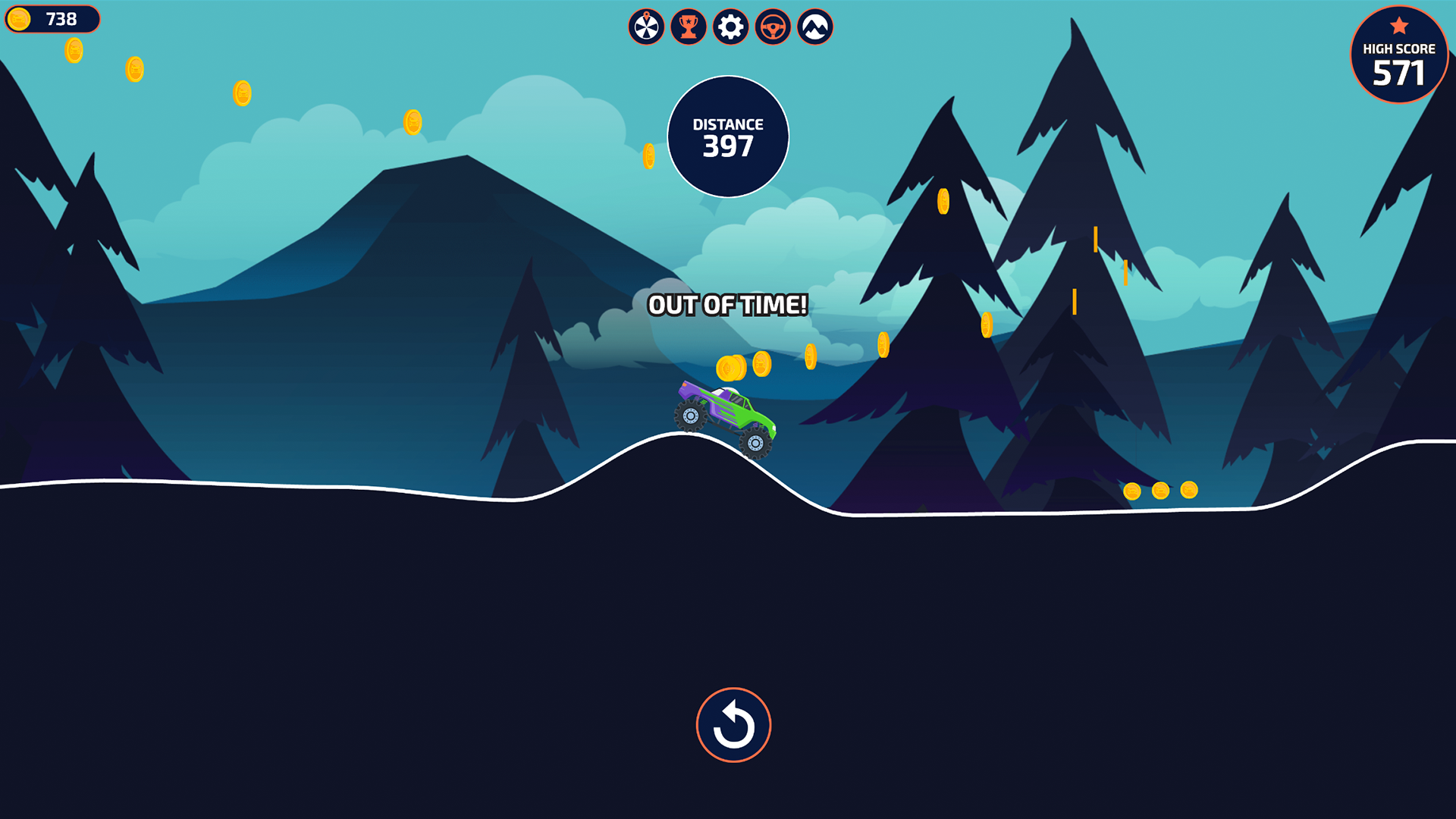Open the prize wheel mini-game
The width and height of the screenshot is (1456, 819).
pyautogui.click(x=646, y=27)
